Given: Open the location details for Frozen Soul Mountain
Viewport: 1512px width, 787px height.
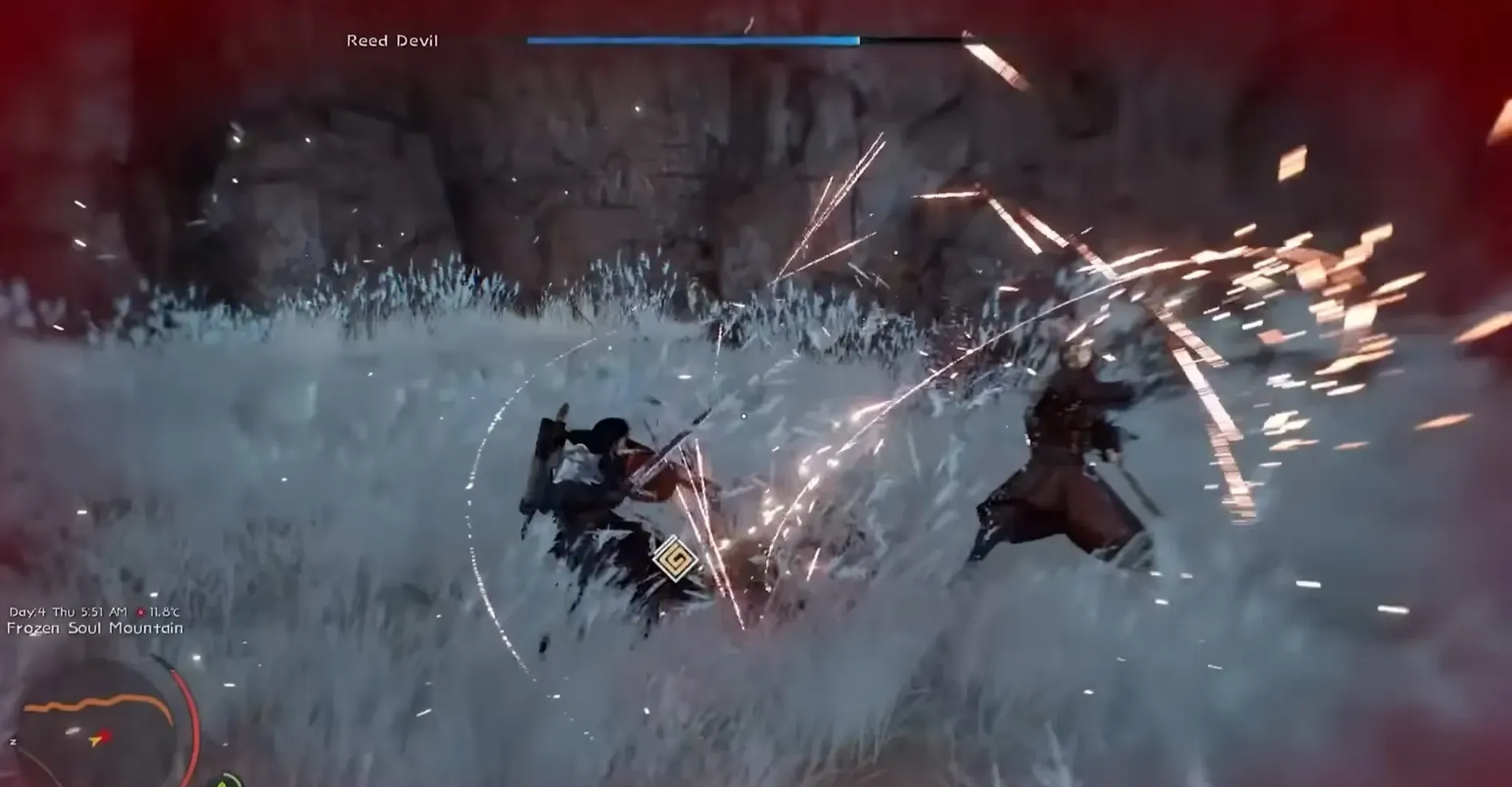Looking at the screenshot, I should pyautogui.click(x=94, y=630).
